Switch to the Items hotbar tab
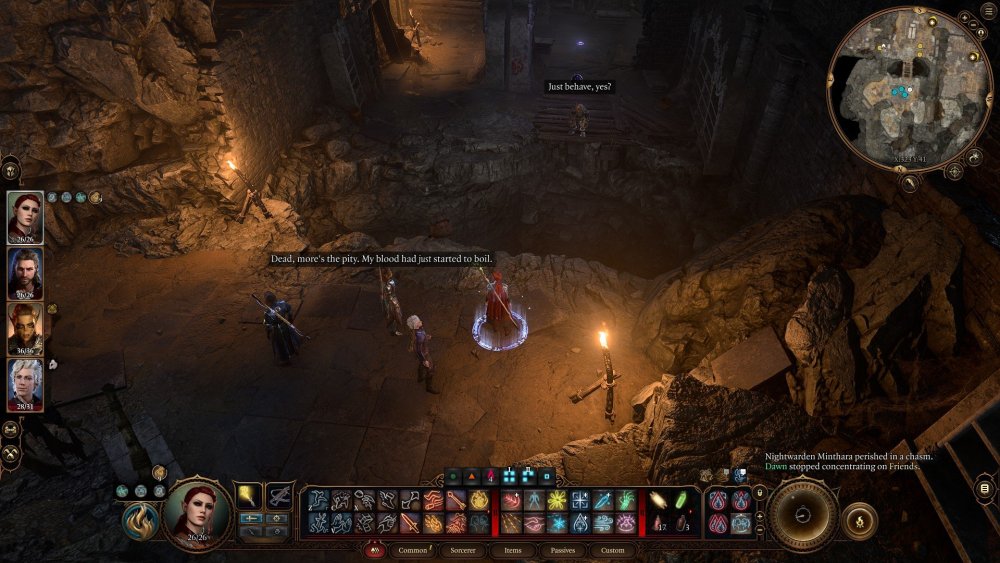This screenshot has width=1000, height=563. 512,550
